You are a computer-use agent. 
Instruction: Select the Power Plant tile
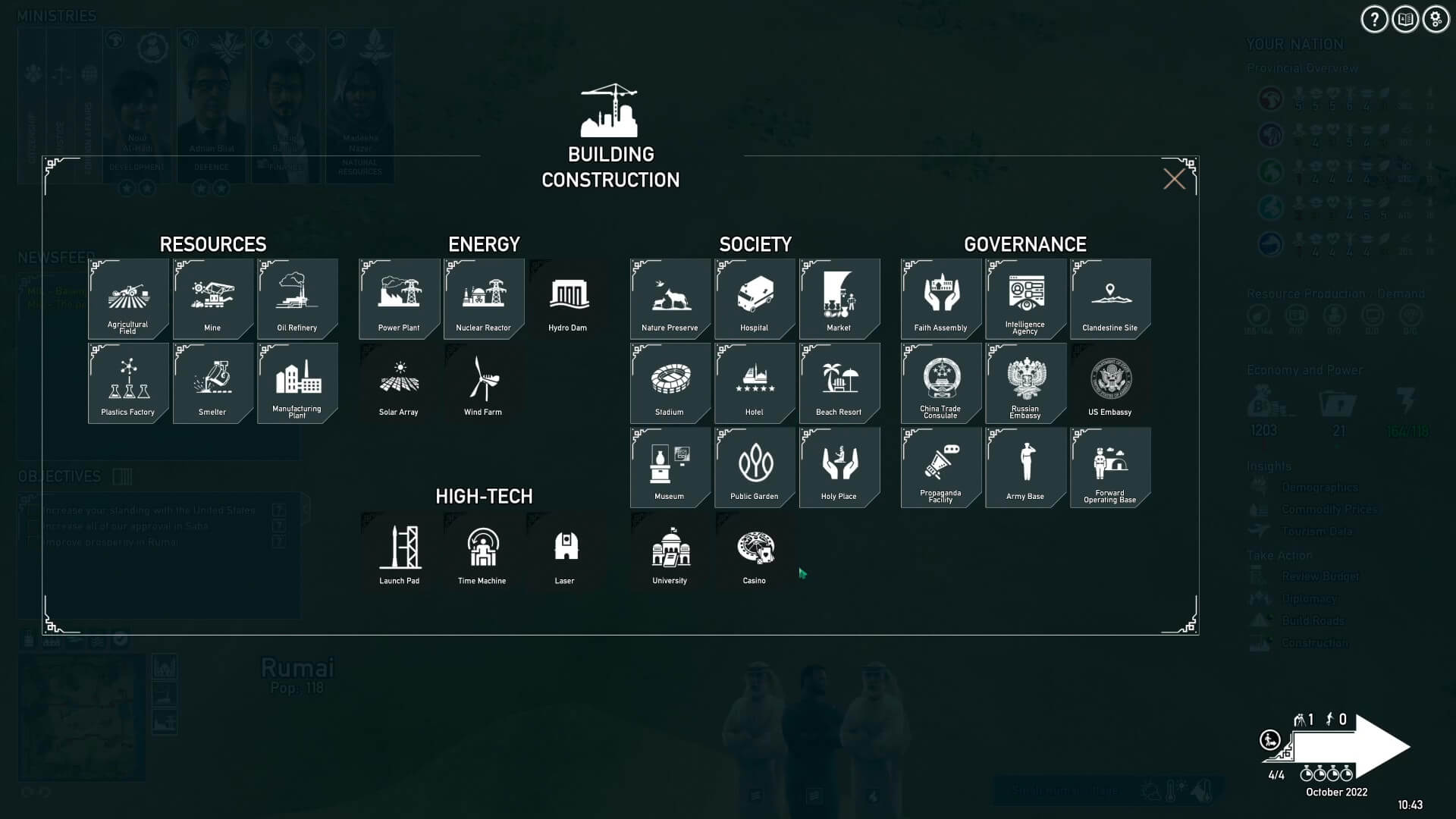click(x=399, y=298)
